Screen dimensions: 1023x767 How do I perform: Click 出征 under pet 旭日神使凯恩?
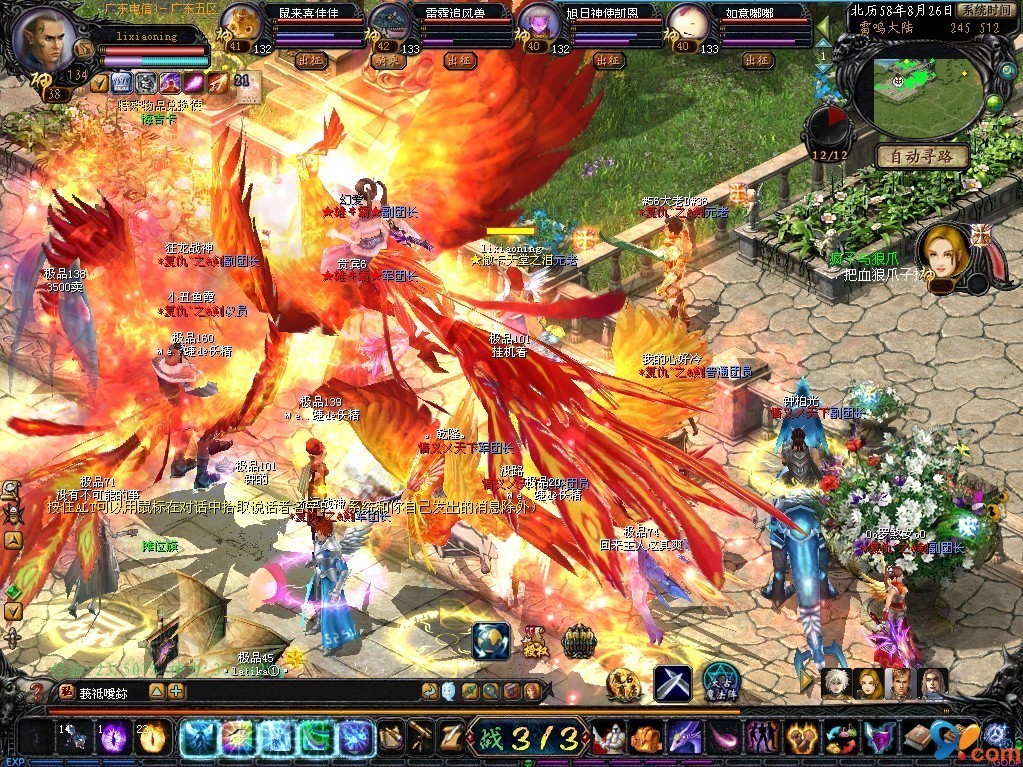point(608,60)
